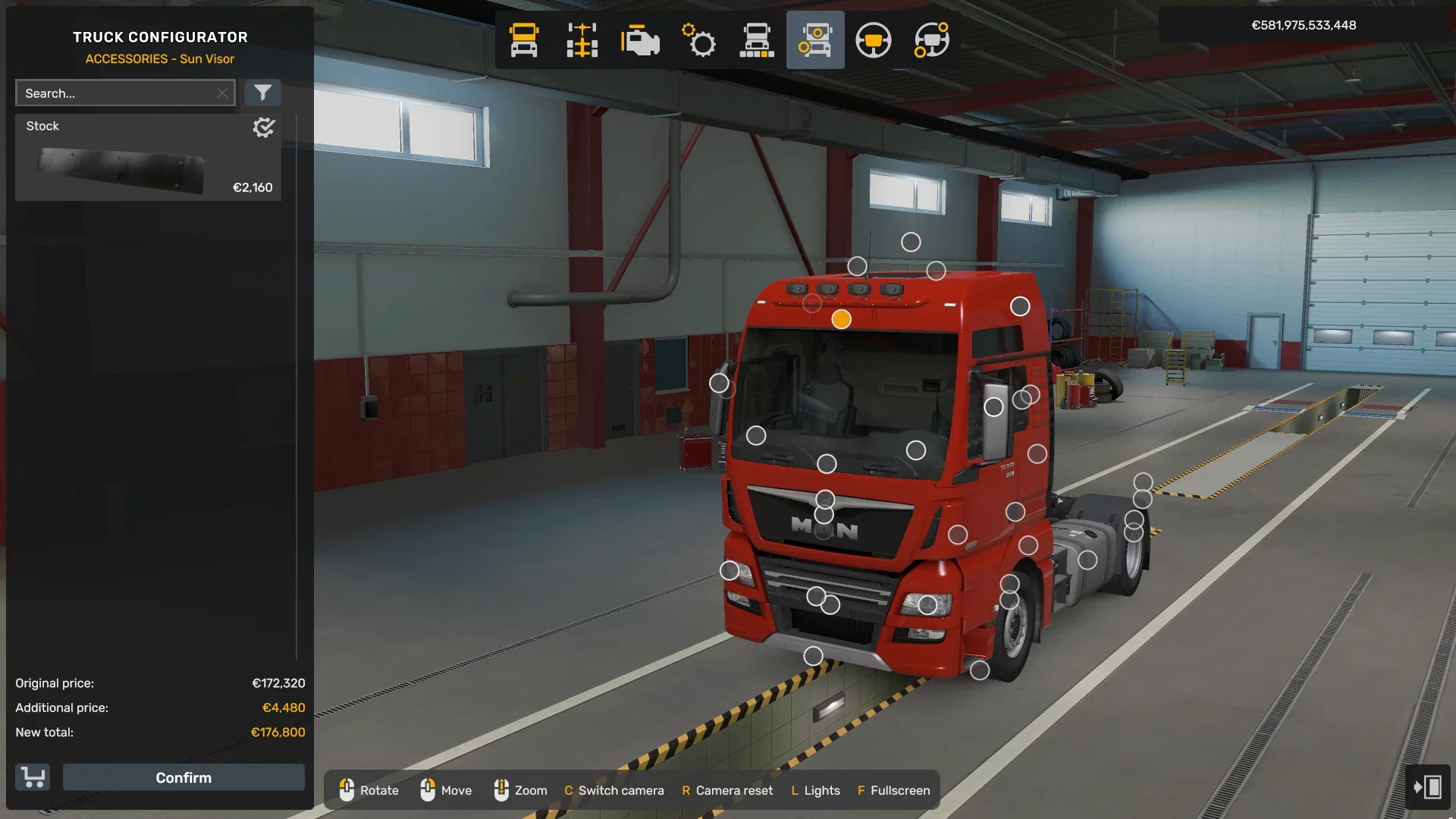Open the accessory filter funnel

pyautogui.click(x=263, y=93)
